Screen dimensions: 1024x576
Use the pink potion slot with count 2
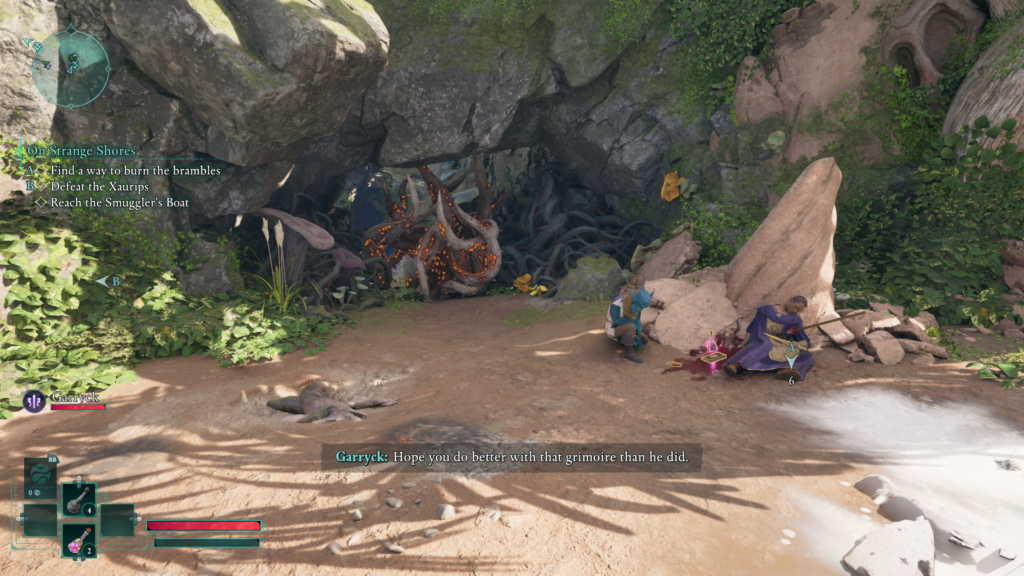[79, 540]
